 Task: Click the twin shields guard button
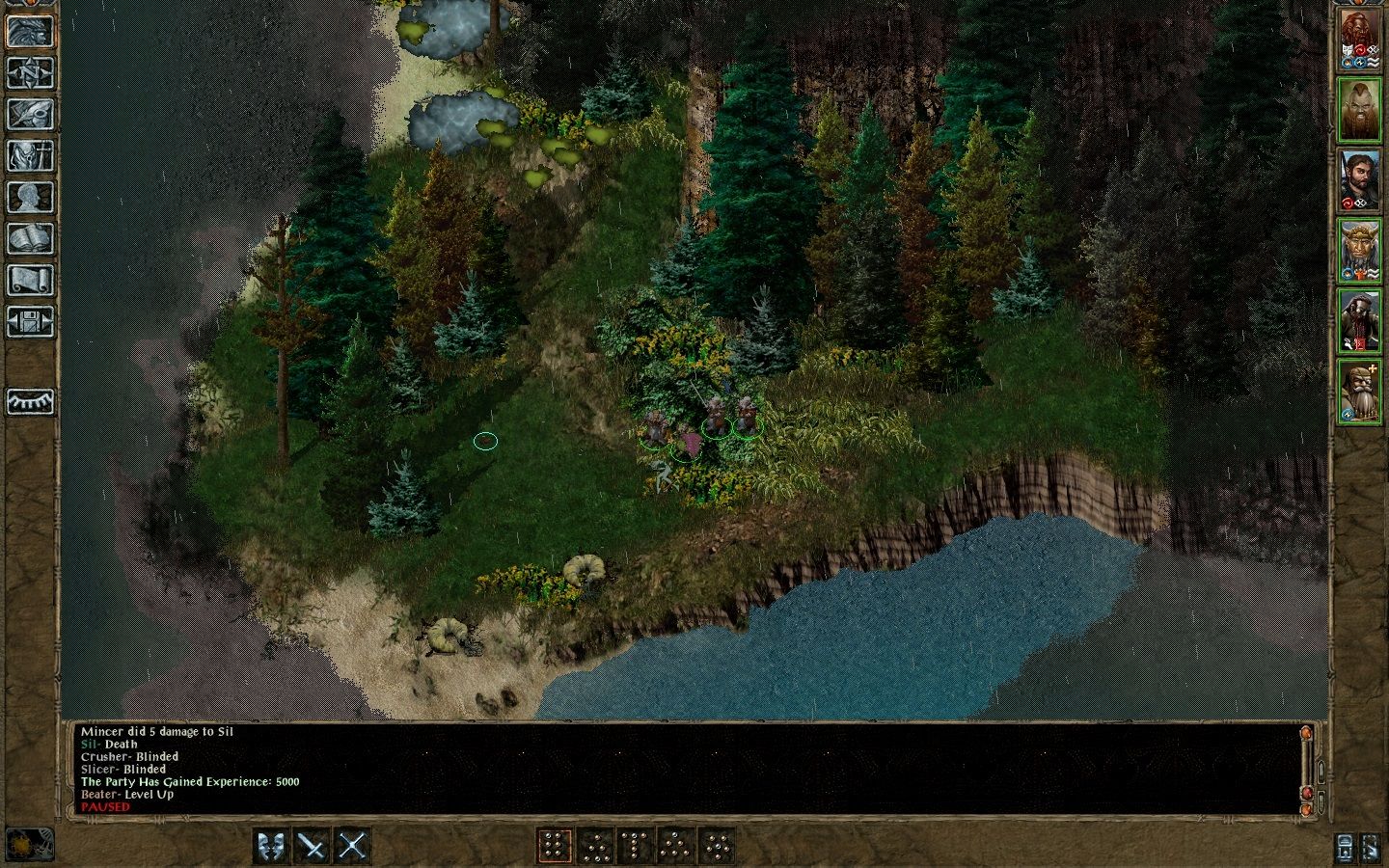272,846
